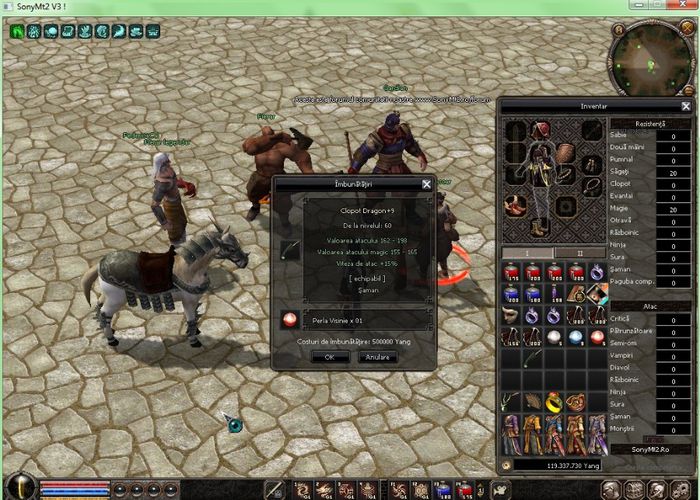Select the equipped helmet slot

[541, 129]
